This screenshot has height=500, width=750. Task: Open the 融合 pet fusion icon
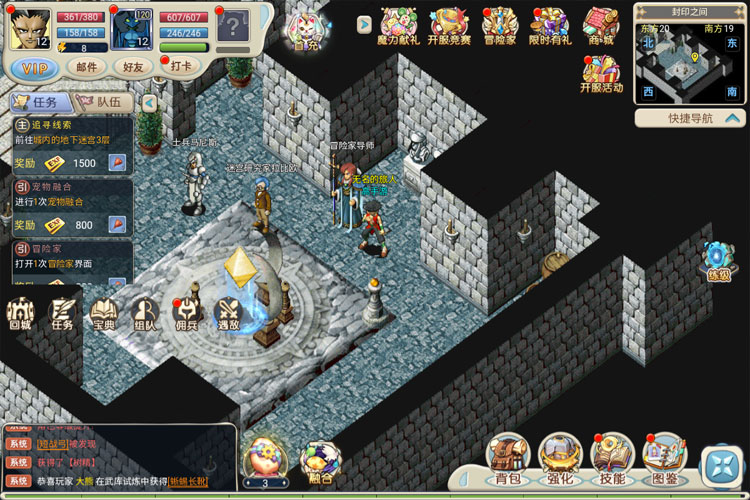tap(320, 462)
